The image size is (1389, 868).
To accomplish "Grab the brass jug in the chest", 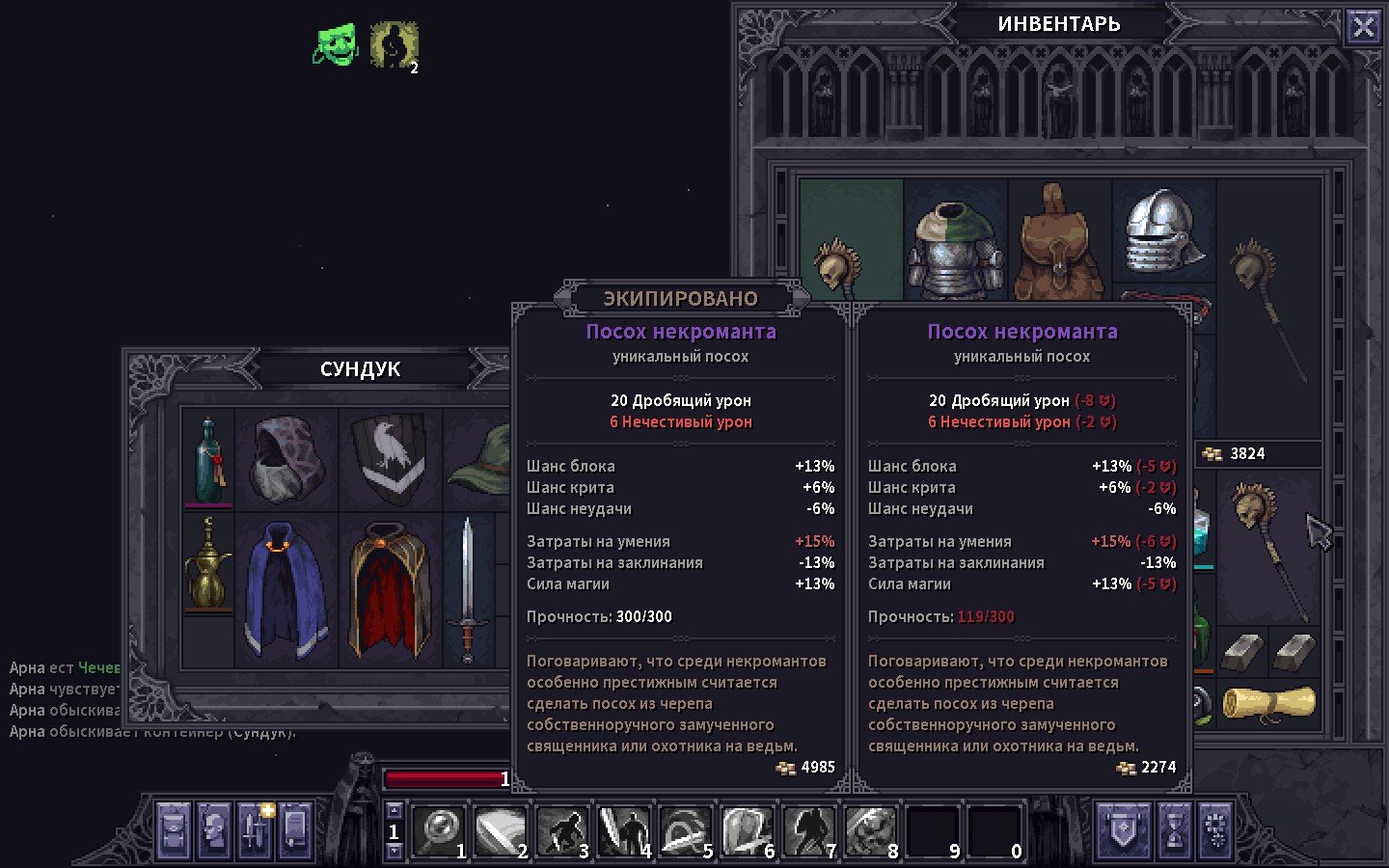I will pos(208,563).
